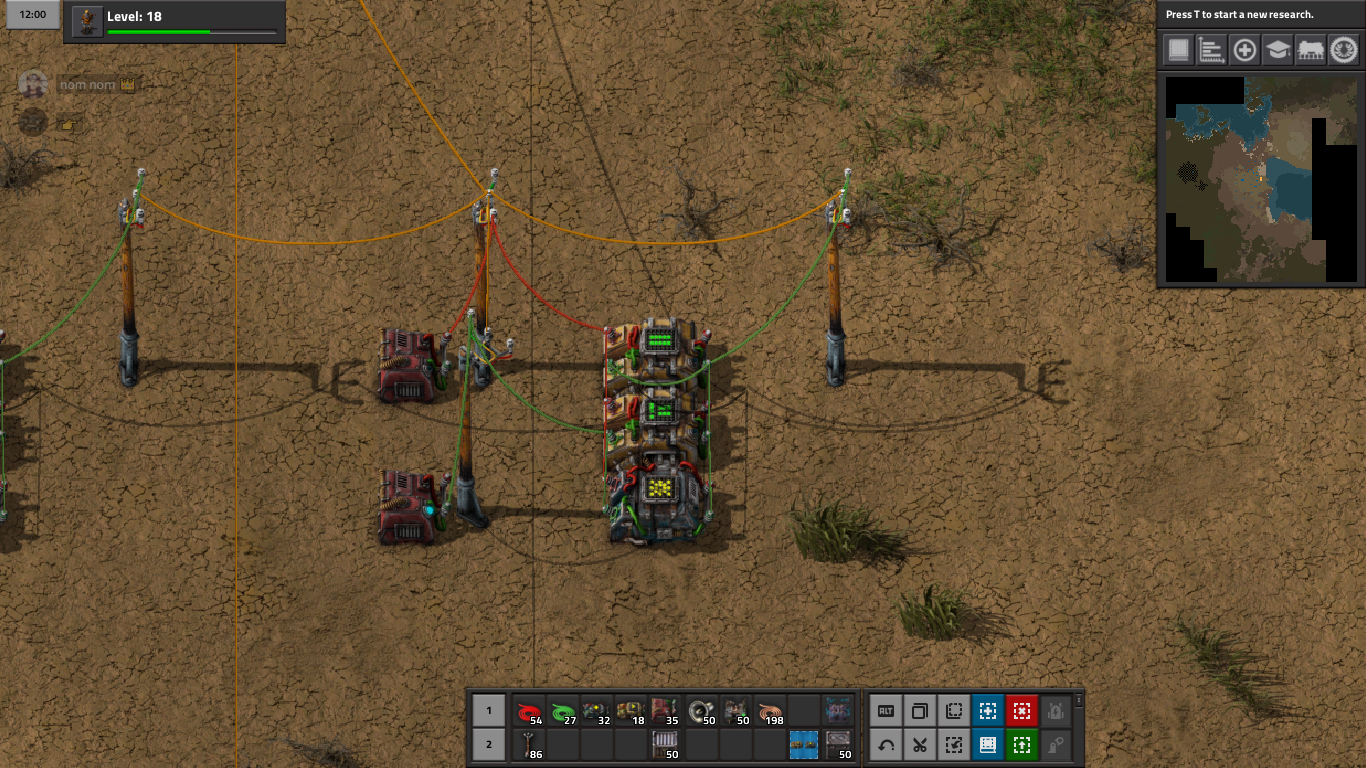Screen dimensions: 1366x768
Task: Open the blueprint library book icon
Action: tap(1179, 50)
